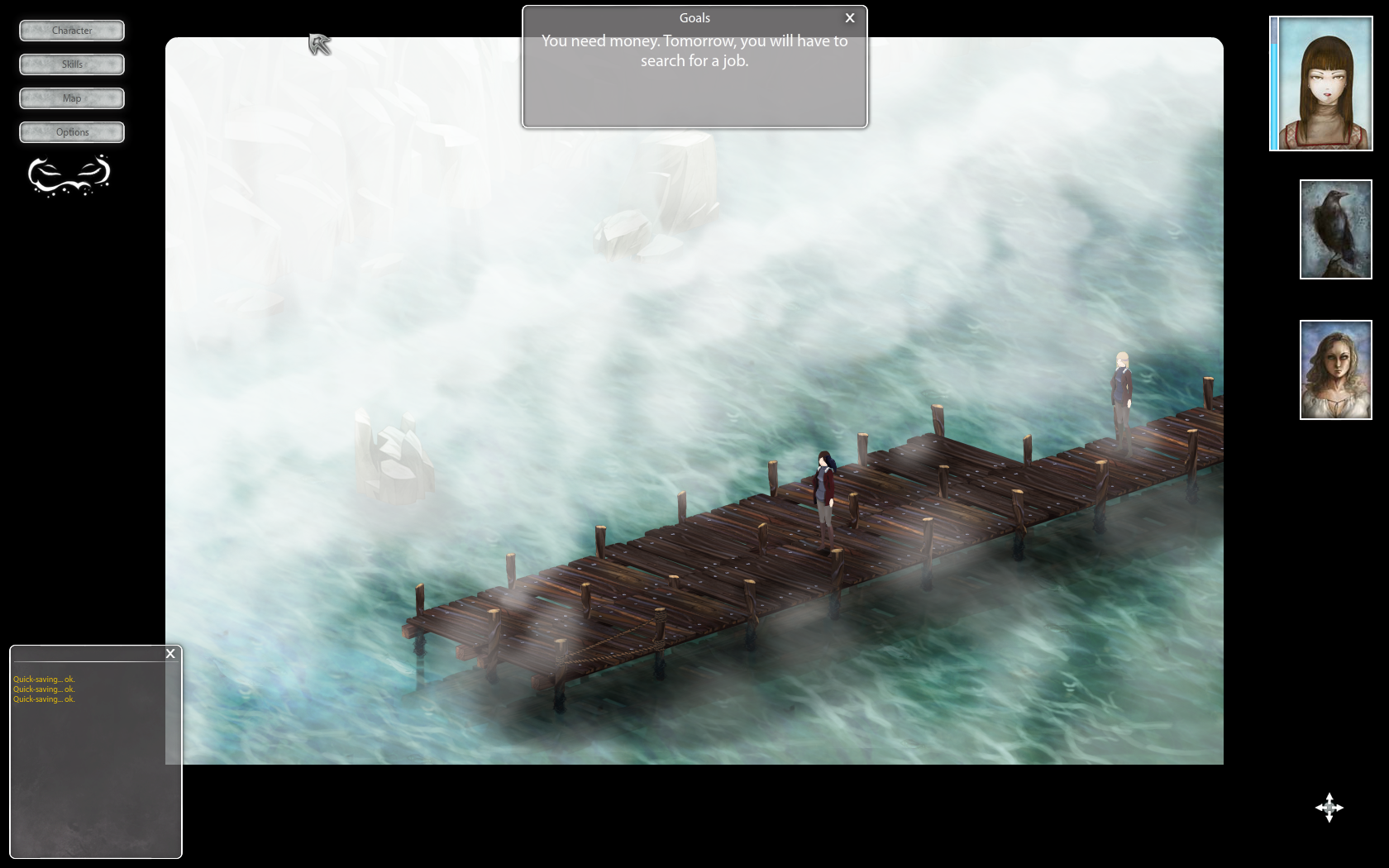Screen dimensions: 1389x868
Task: Close the quick-save message log
Action: (x=170, y=653)
